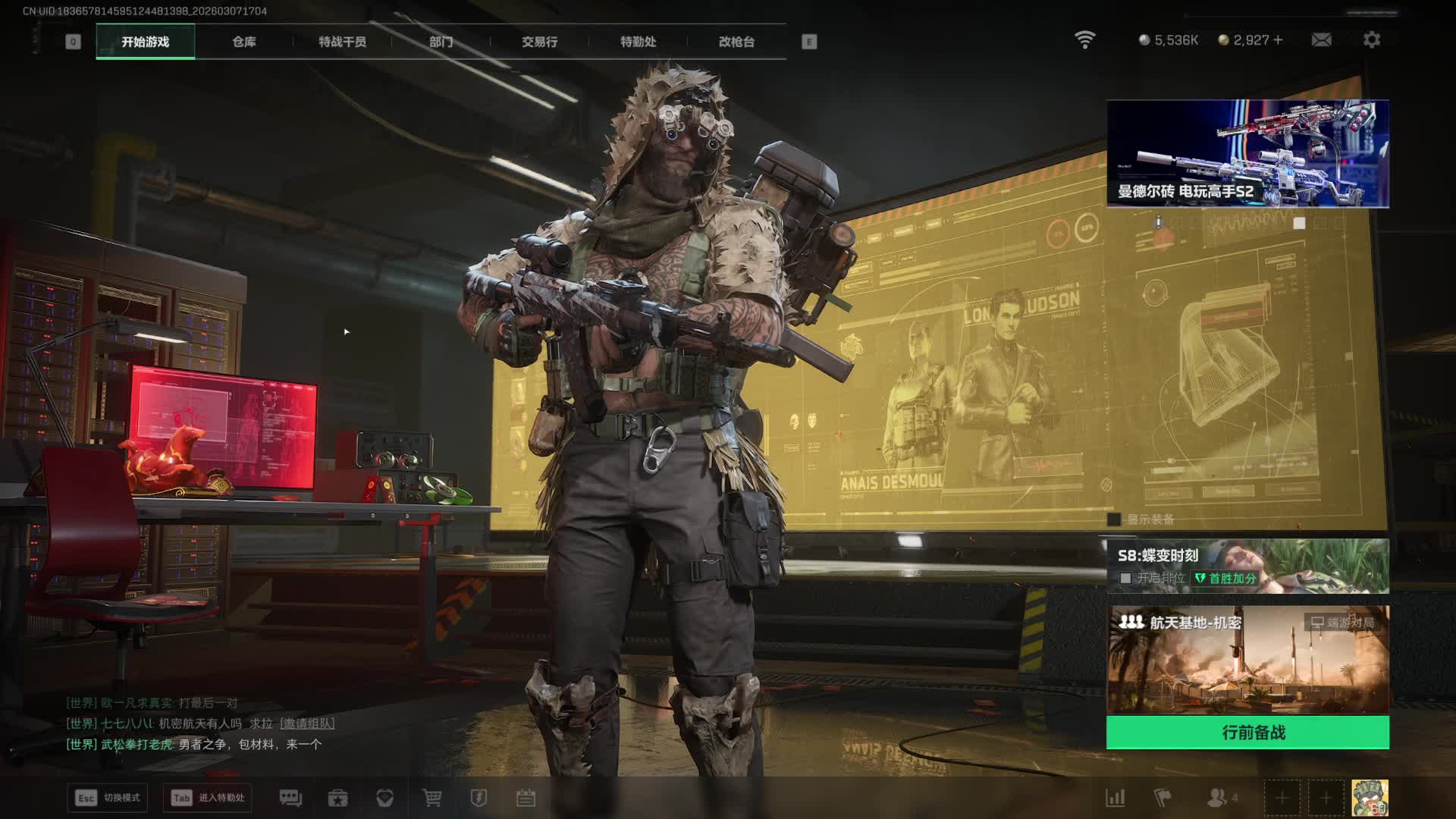This screenshot has width=1456, height=819.
Task: Open the shopping cart store icon
Action: point(431,798)
